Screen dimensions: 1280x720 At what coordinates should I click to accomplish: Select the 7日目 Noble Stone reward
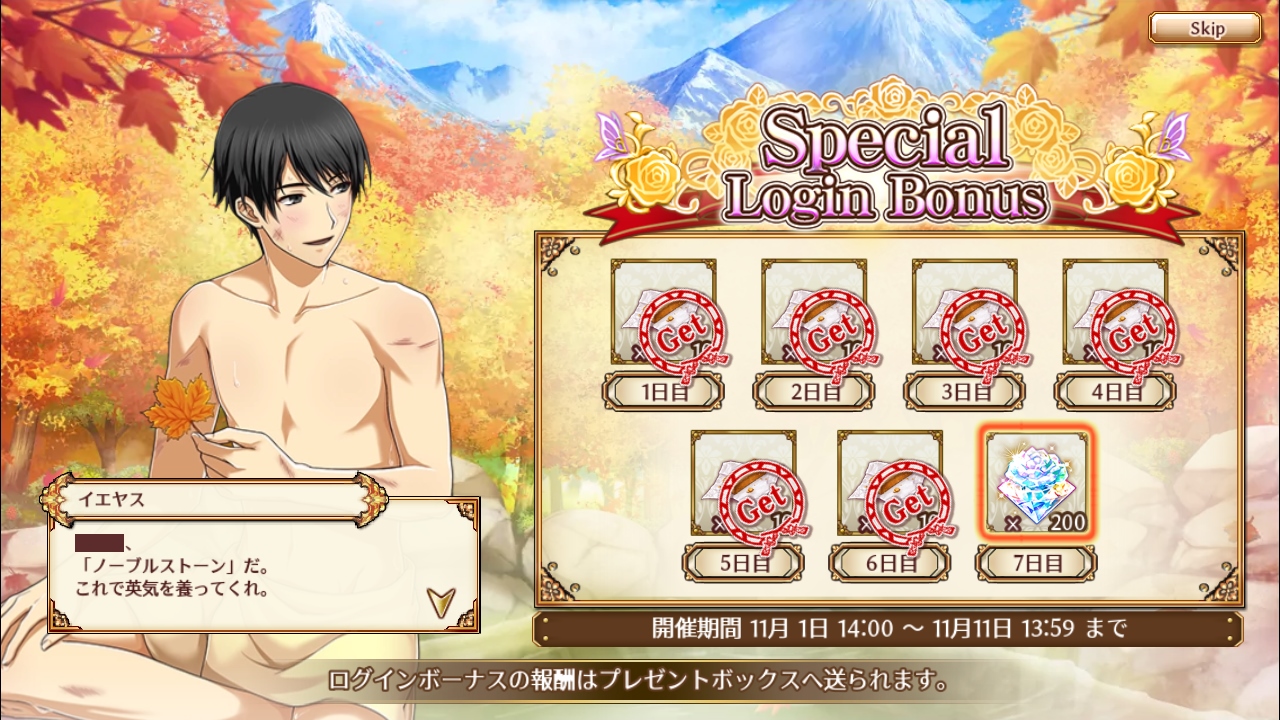1037,484
